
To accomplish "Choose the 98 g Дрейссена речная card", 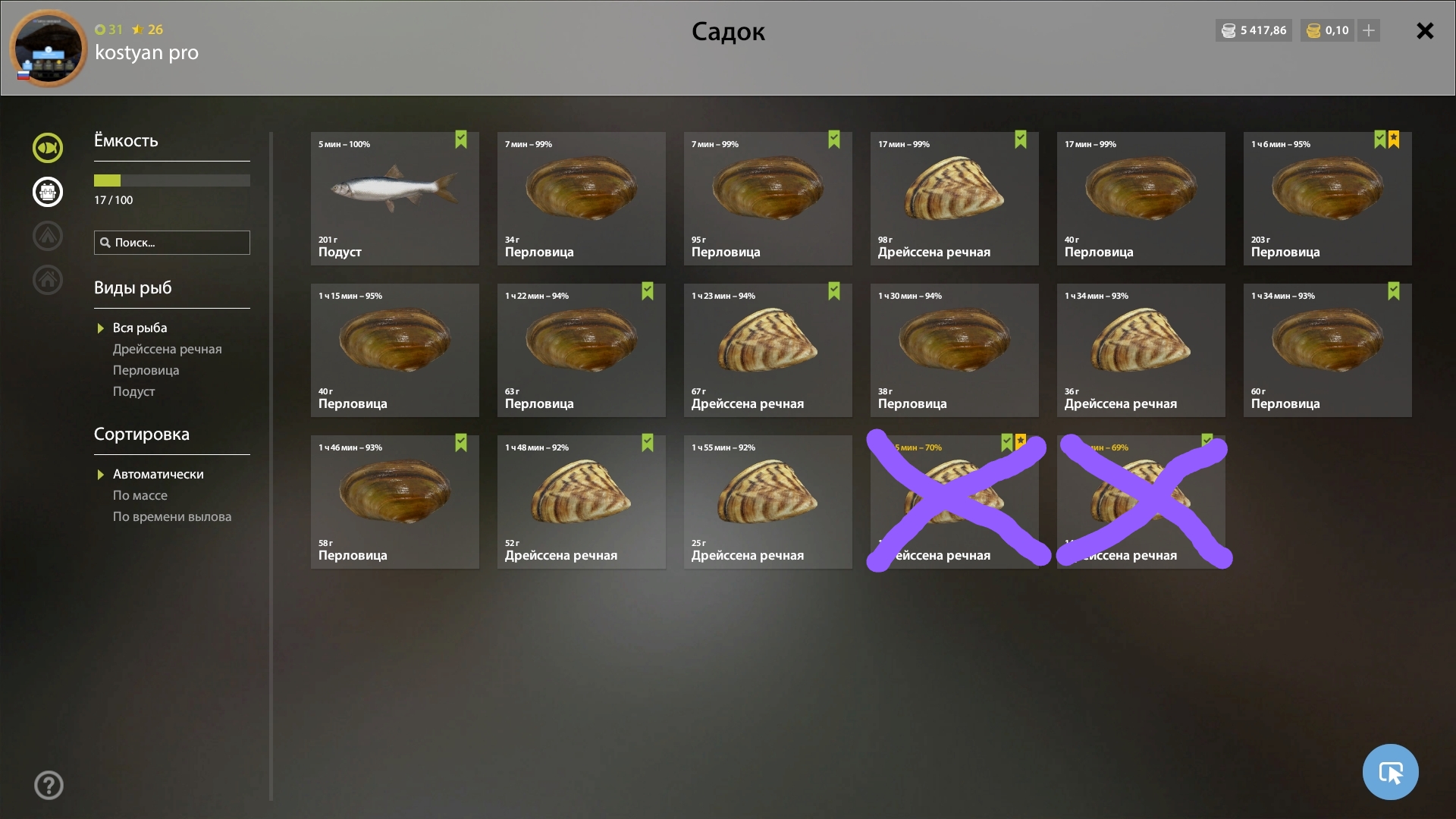I will point(954,199).
